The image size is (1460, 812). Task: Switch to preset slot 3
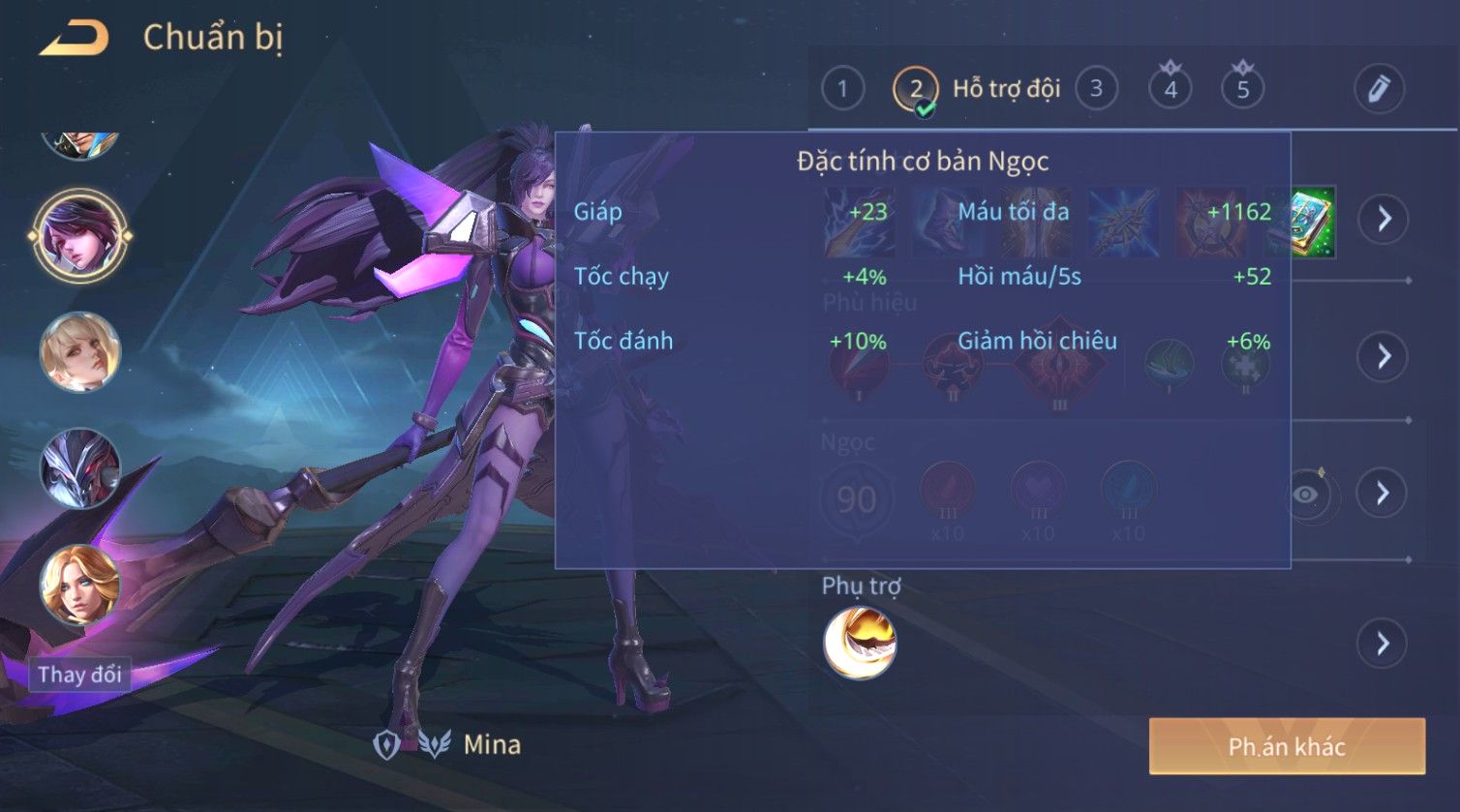pos(1096,89)
